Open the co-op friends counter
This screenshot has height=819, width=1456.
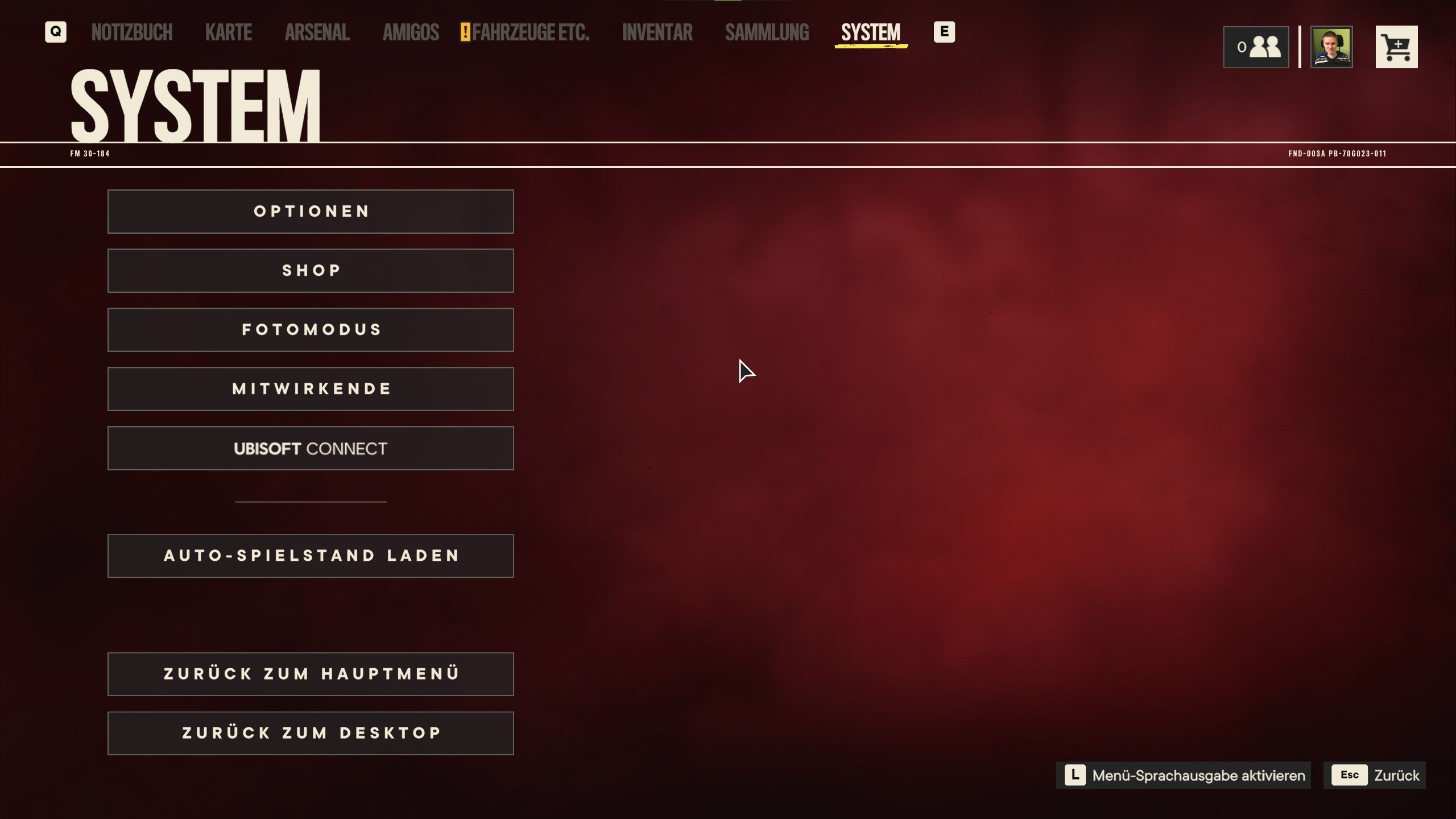click(1256, 47)
